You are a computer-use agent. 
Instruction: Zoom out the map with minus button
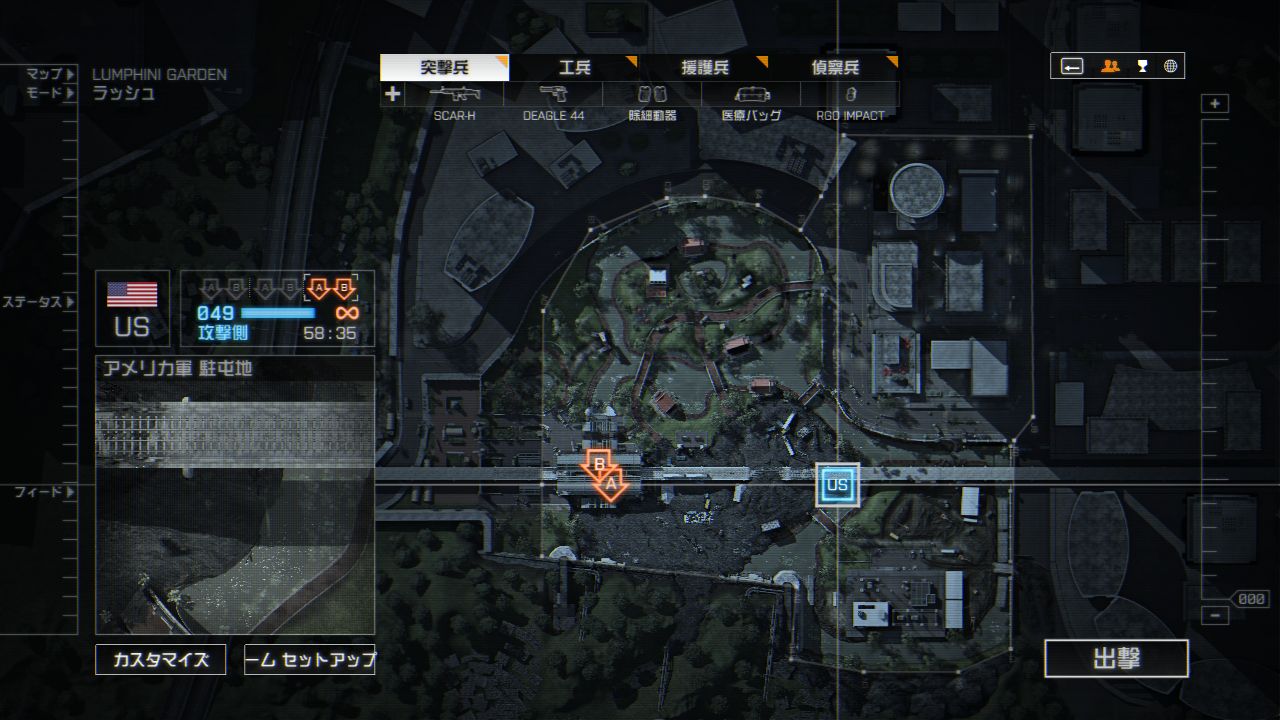(1215, 615)
